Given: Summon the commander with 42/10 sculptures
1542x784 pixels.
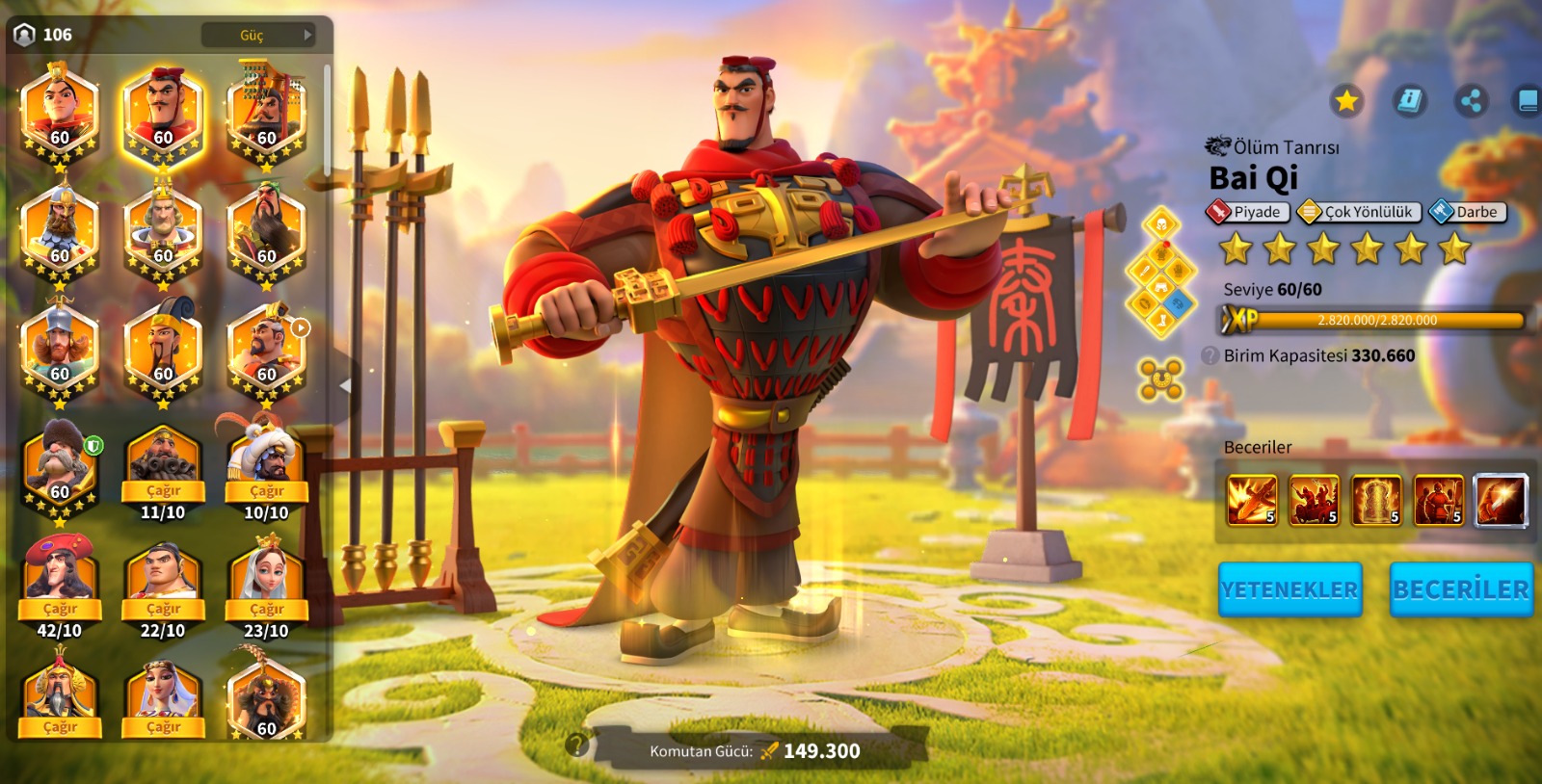Looking at the screenshot, I should (x=60, y=609).
